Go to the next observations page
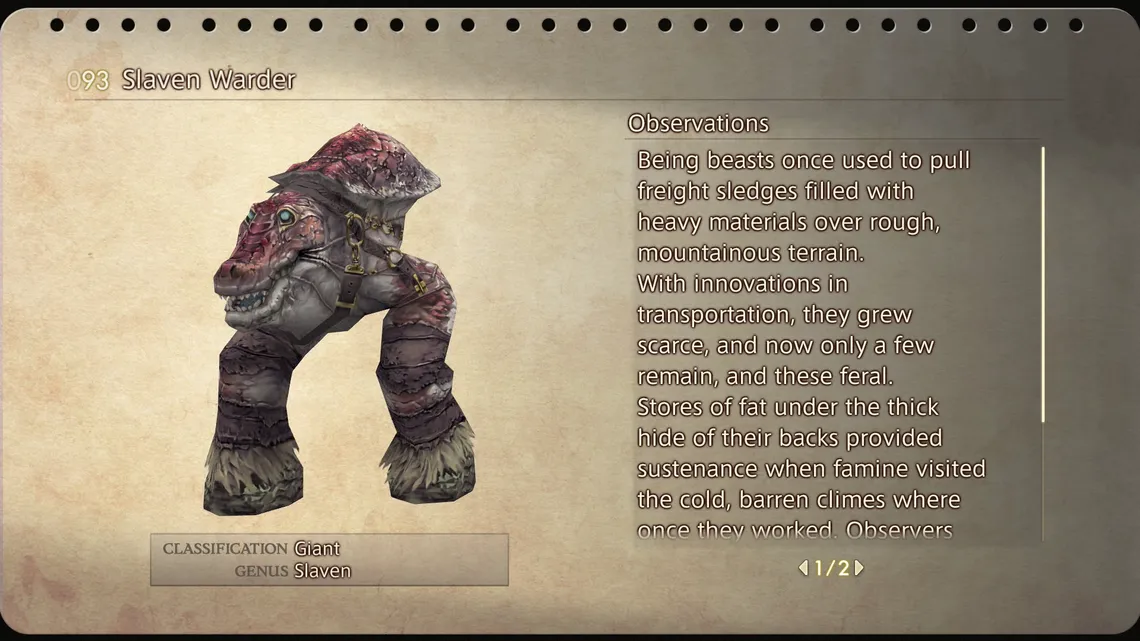The height and width of the screenshot is (641, 1140). (x=859, y=568)
